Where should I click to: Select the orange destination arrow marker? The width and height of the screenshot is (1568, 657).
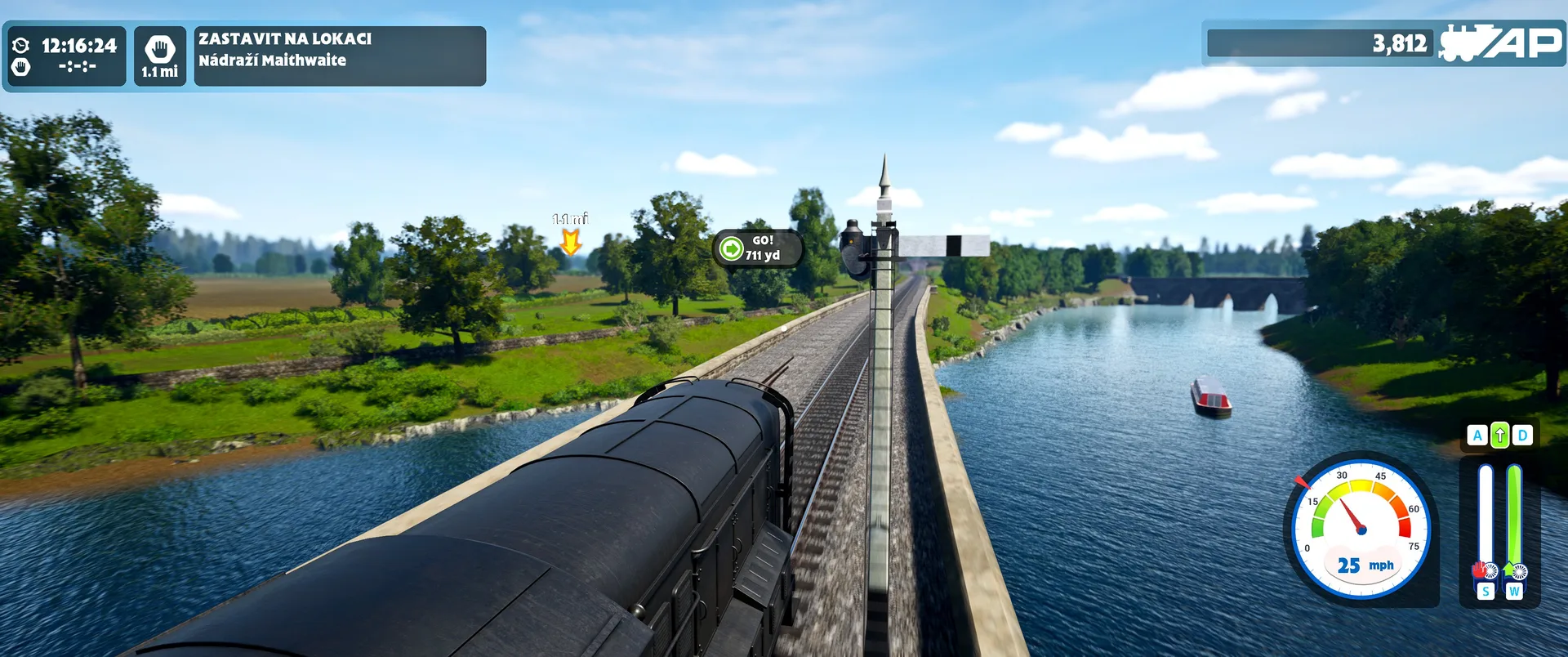570,241
